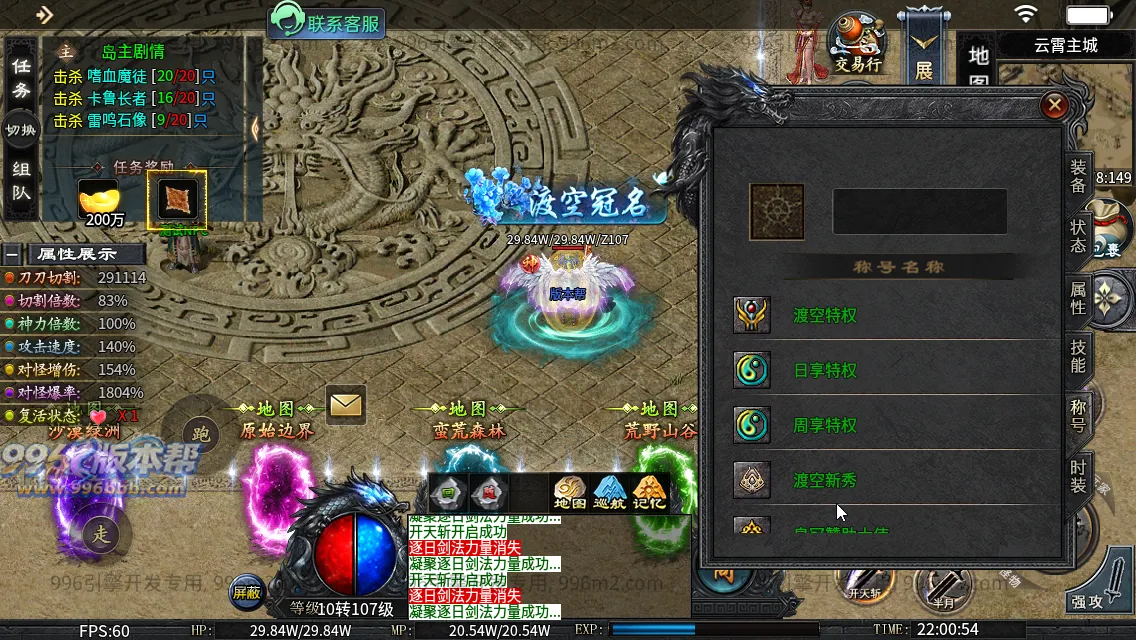Open the 属性 attributes tab
Image resolution: width=1136 pixels, height=640 pixels.
pyautogui.click(x=1078, y=297)
